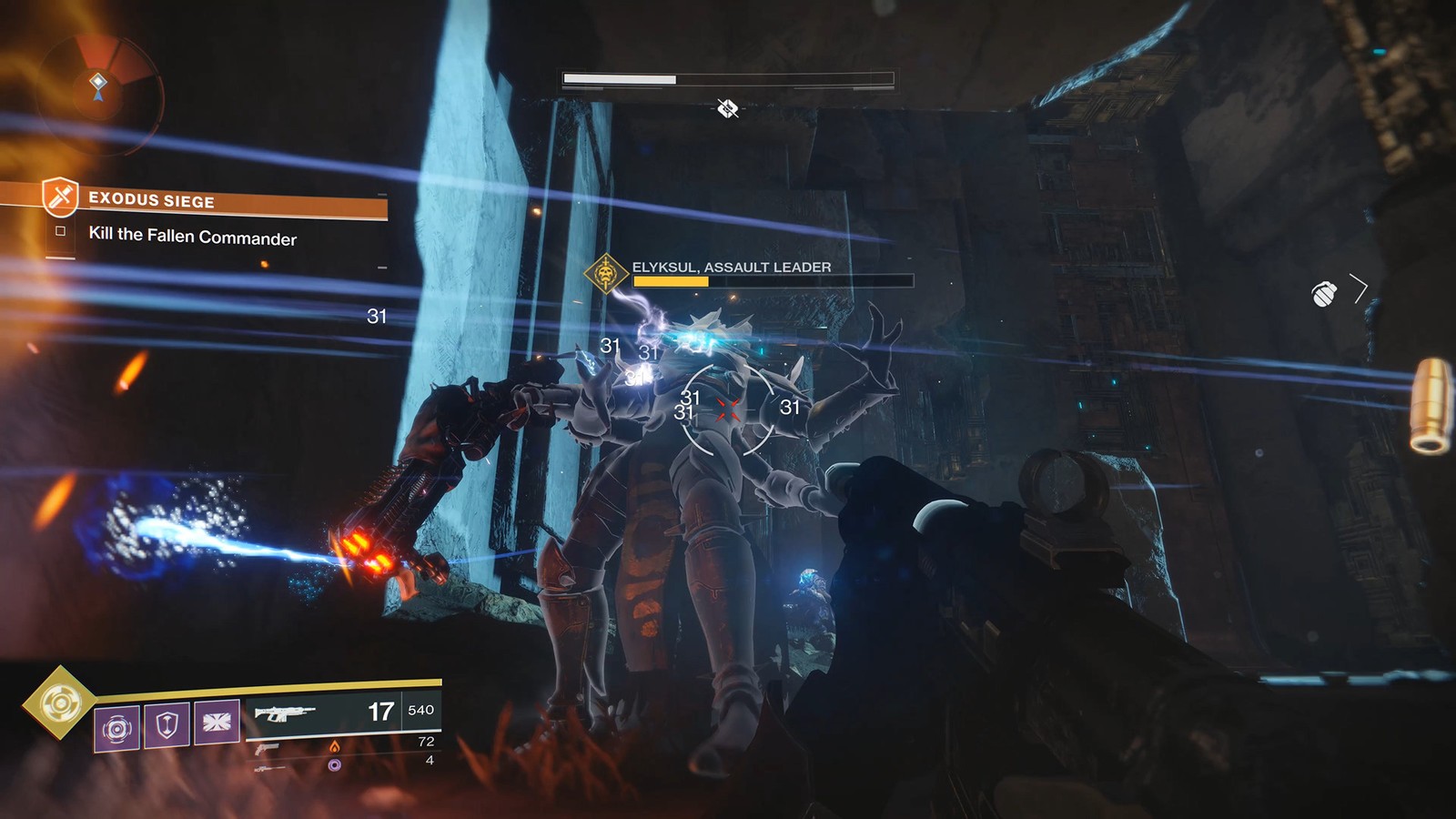Select the Kill the Fallen Commander objective

[192, 237]
